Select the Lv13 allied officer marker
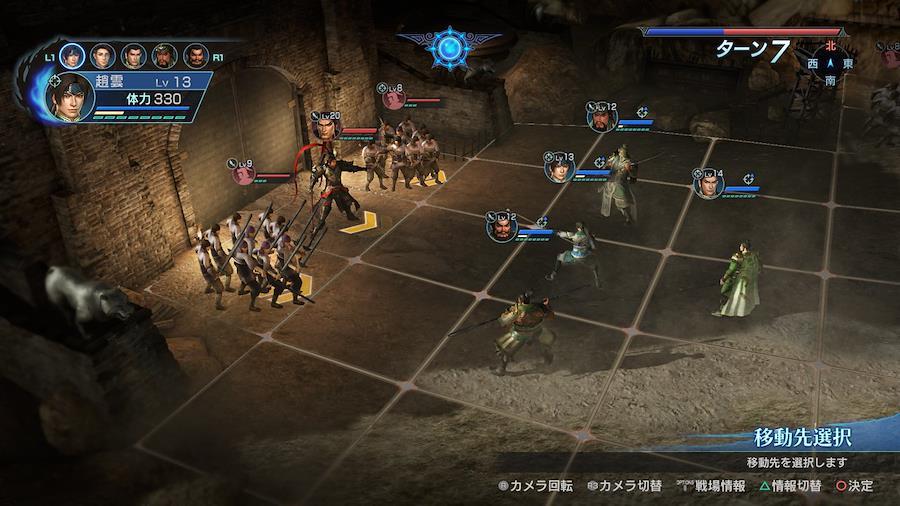900x506 pixels. (558, 168)
